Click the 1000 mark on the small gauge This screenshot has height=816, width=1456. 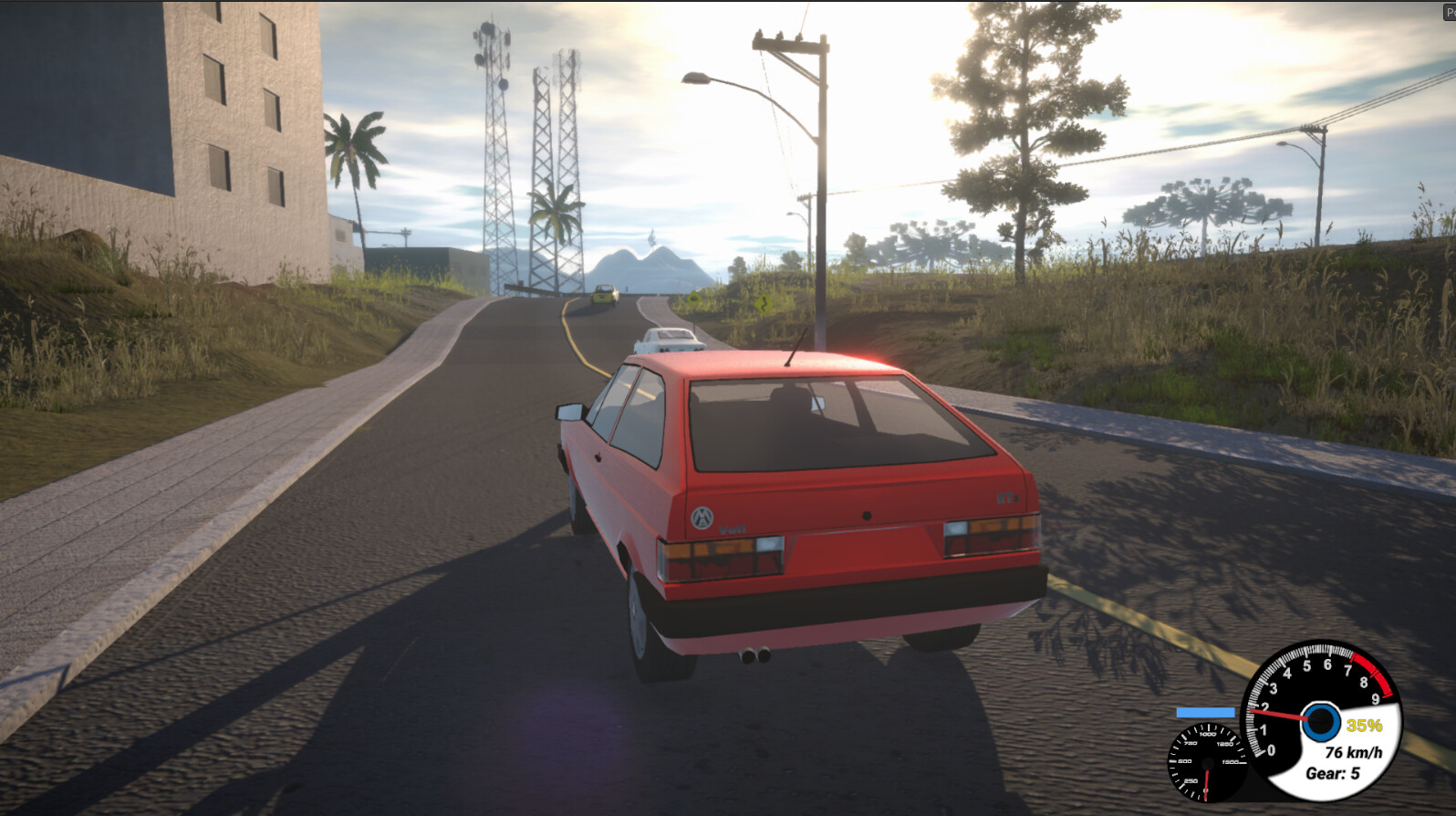[1206, 735]
